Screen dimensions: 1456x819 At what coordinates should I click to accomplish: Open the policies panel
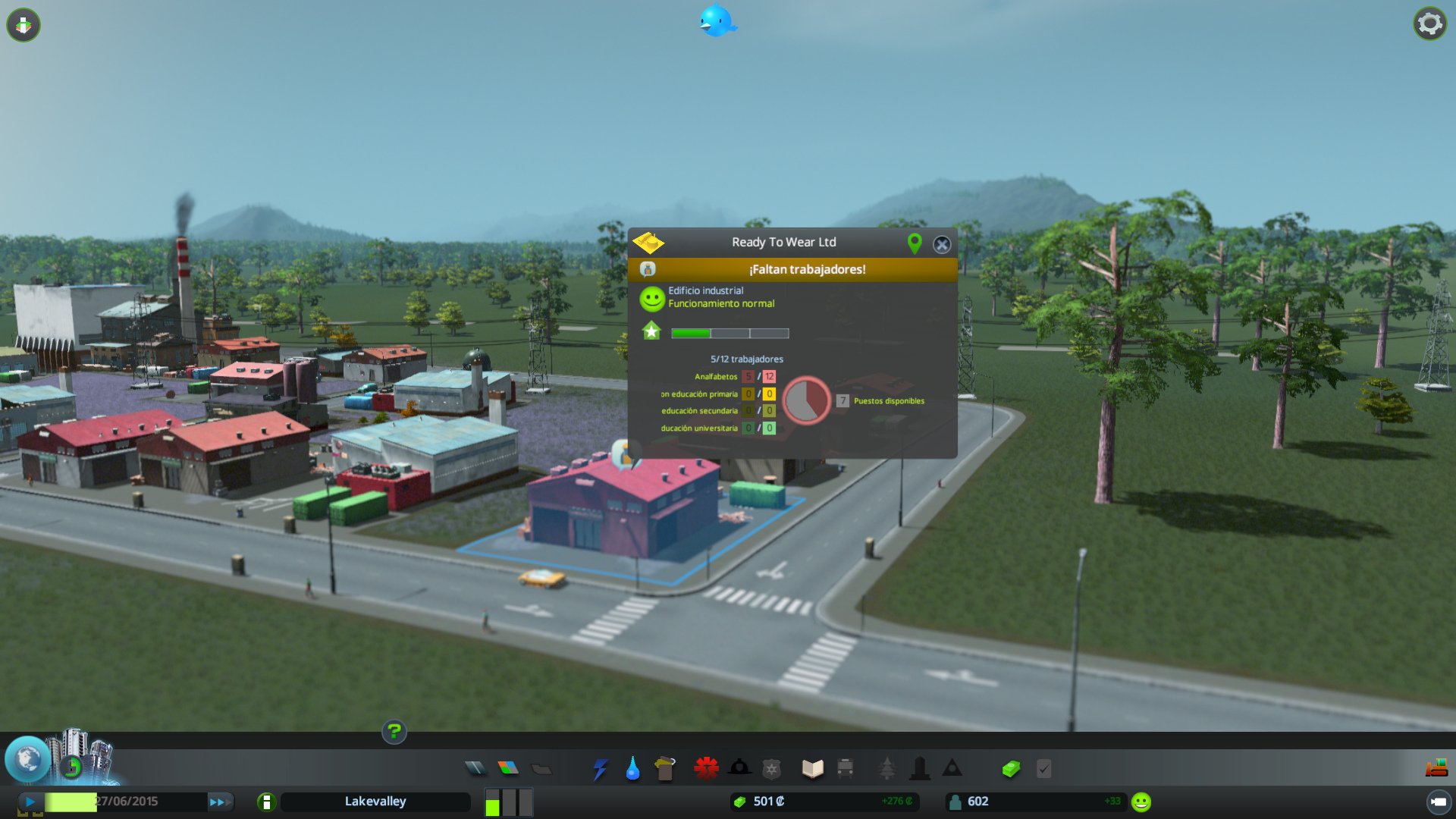(1042, 767)
